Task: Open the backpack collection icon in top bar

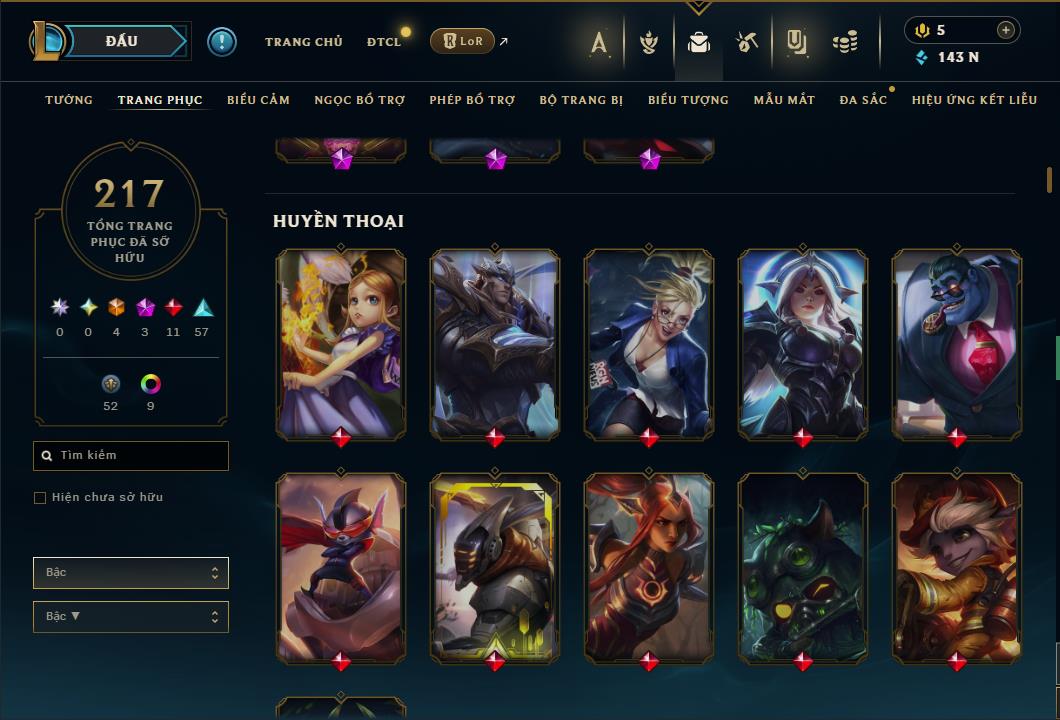Action: (x=699, y=42)
